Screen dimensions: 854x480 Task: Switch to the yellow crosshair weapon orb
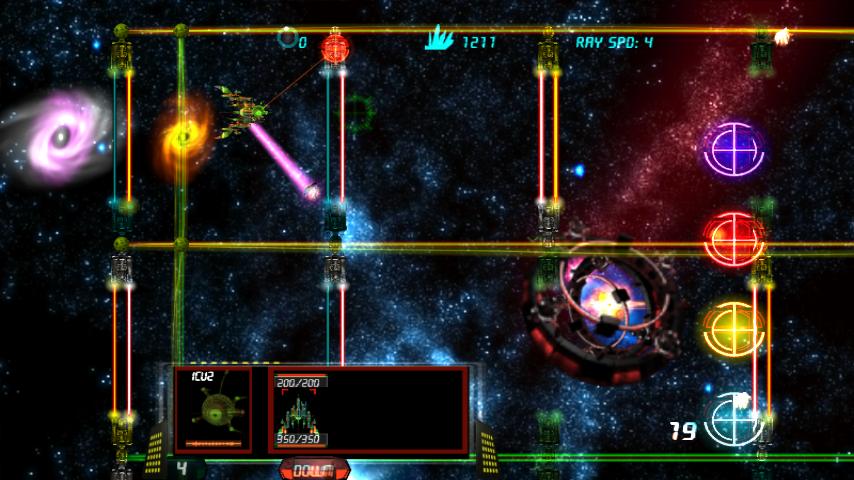[x=733, y=327]
